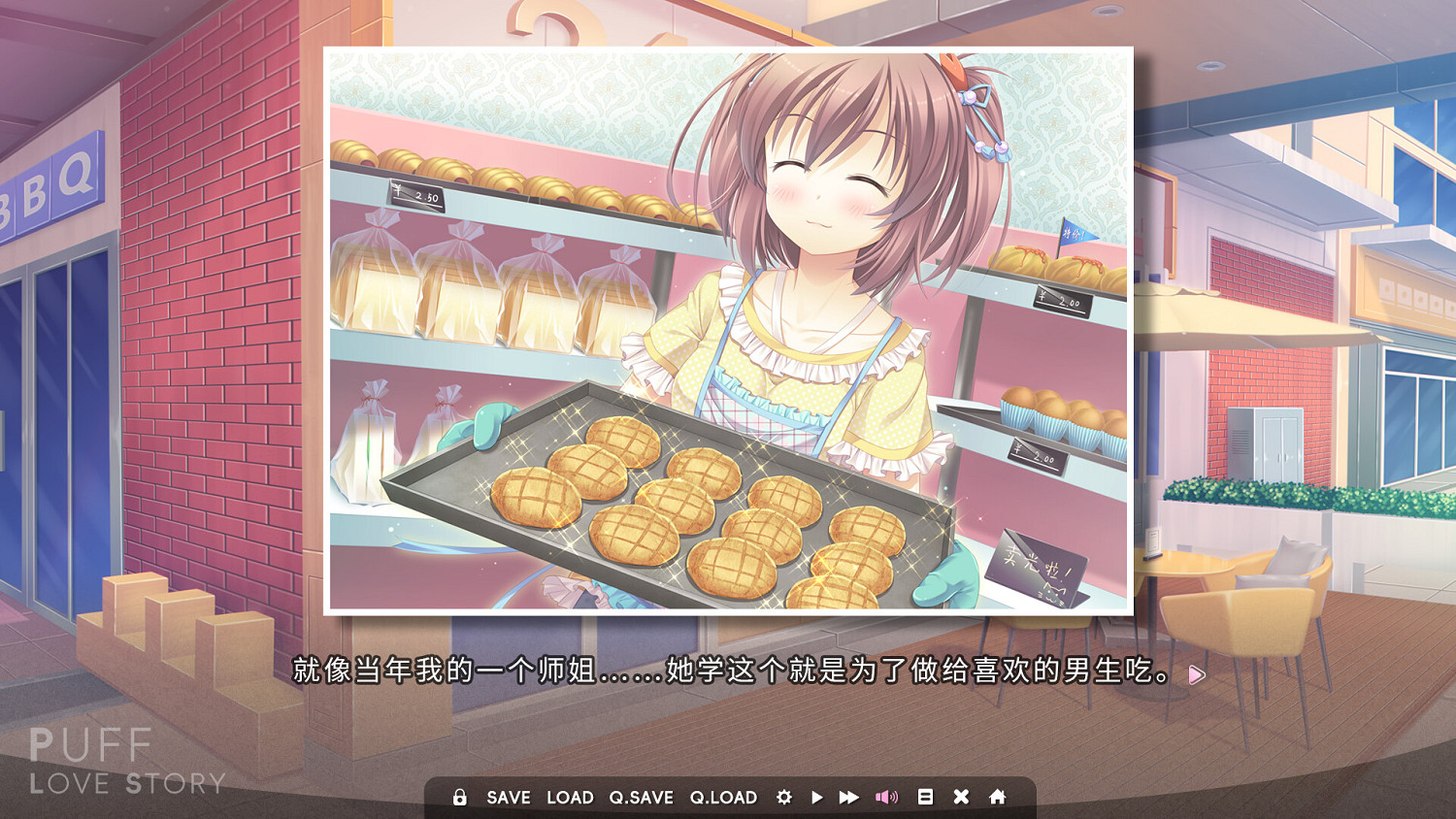Advance text with the pink arrow icon

tap(1197, 672)
